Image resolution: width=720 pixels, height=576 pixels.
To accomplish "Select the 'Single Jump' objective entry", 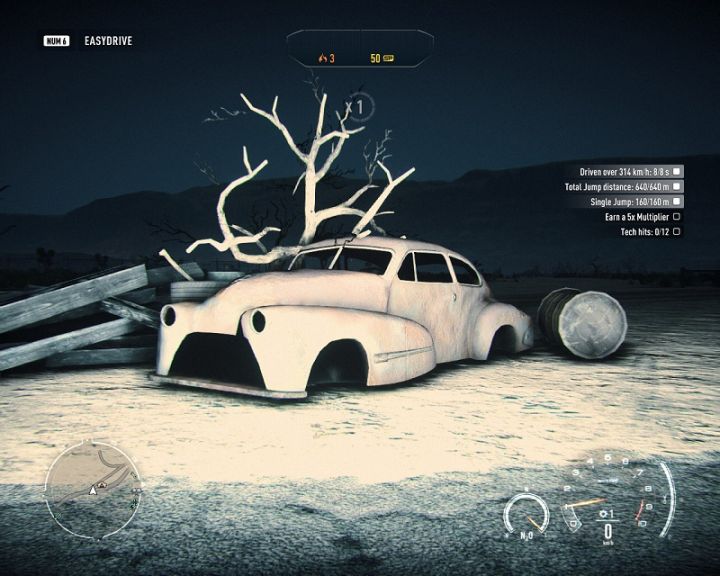I will point(629,201).
